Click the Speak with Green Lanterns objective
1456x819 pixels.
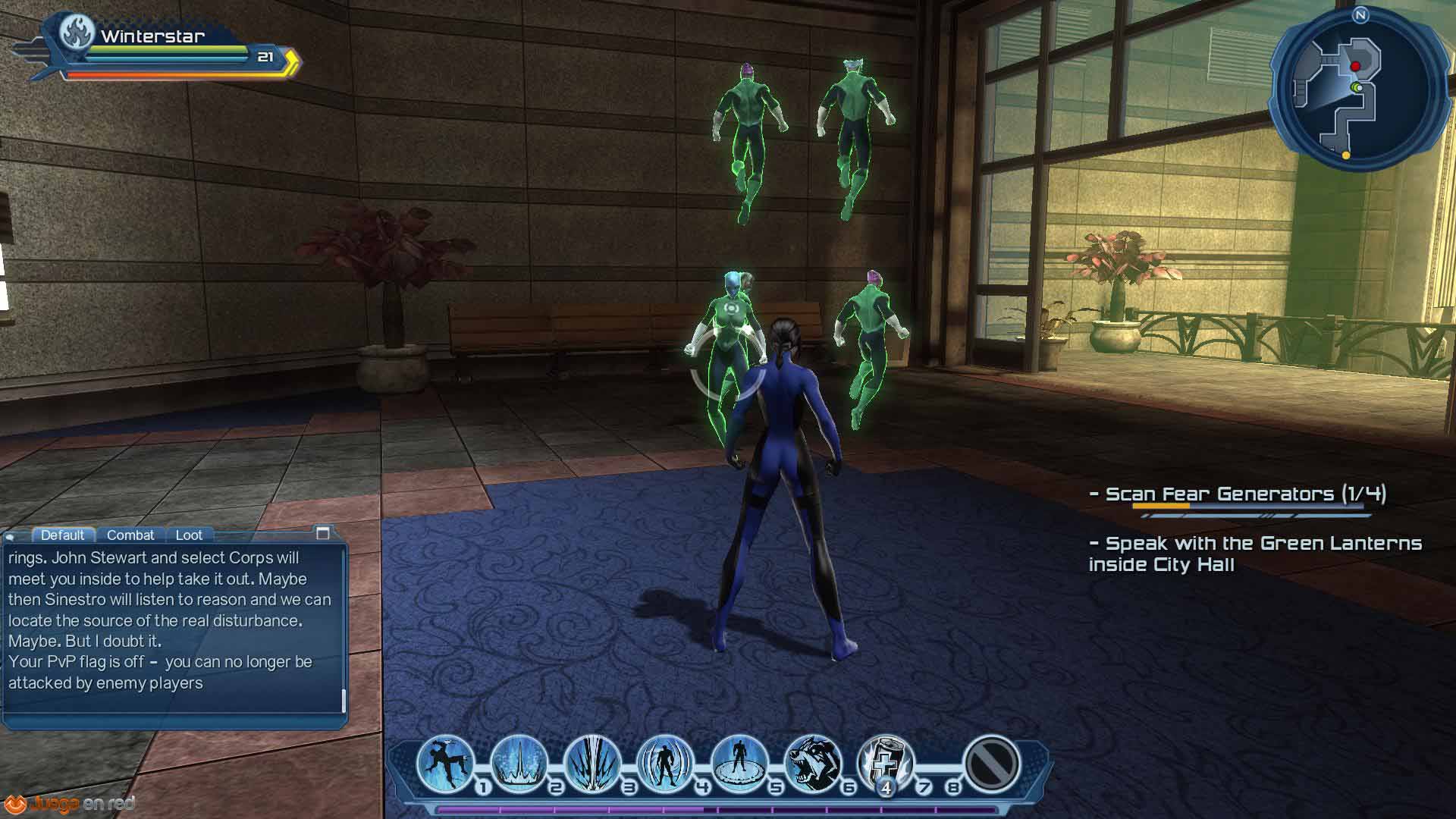[1254, 554]
